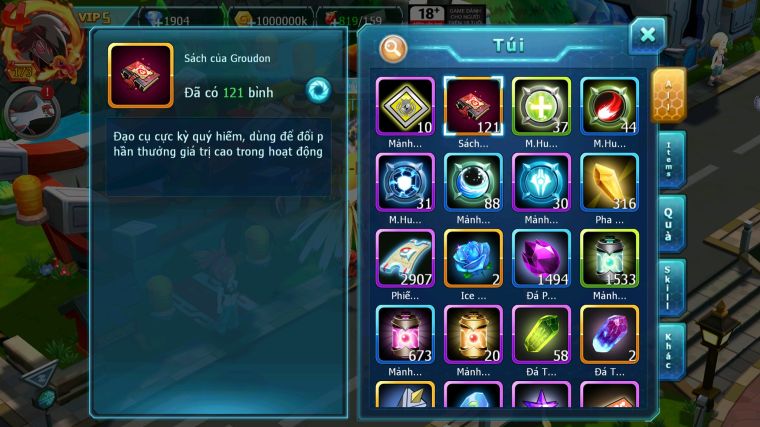Image resolution: width=760 pixels, height=427 pixels.
Task: Select the pink lantern with 673
Action: click(405, 333)
